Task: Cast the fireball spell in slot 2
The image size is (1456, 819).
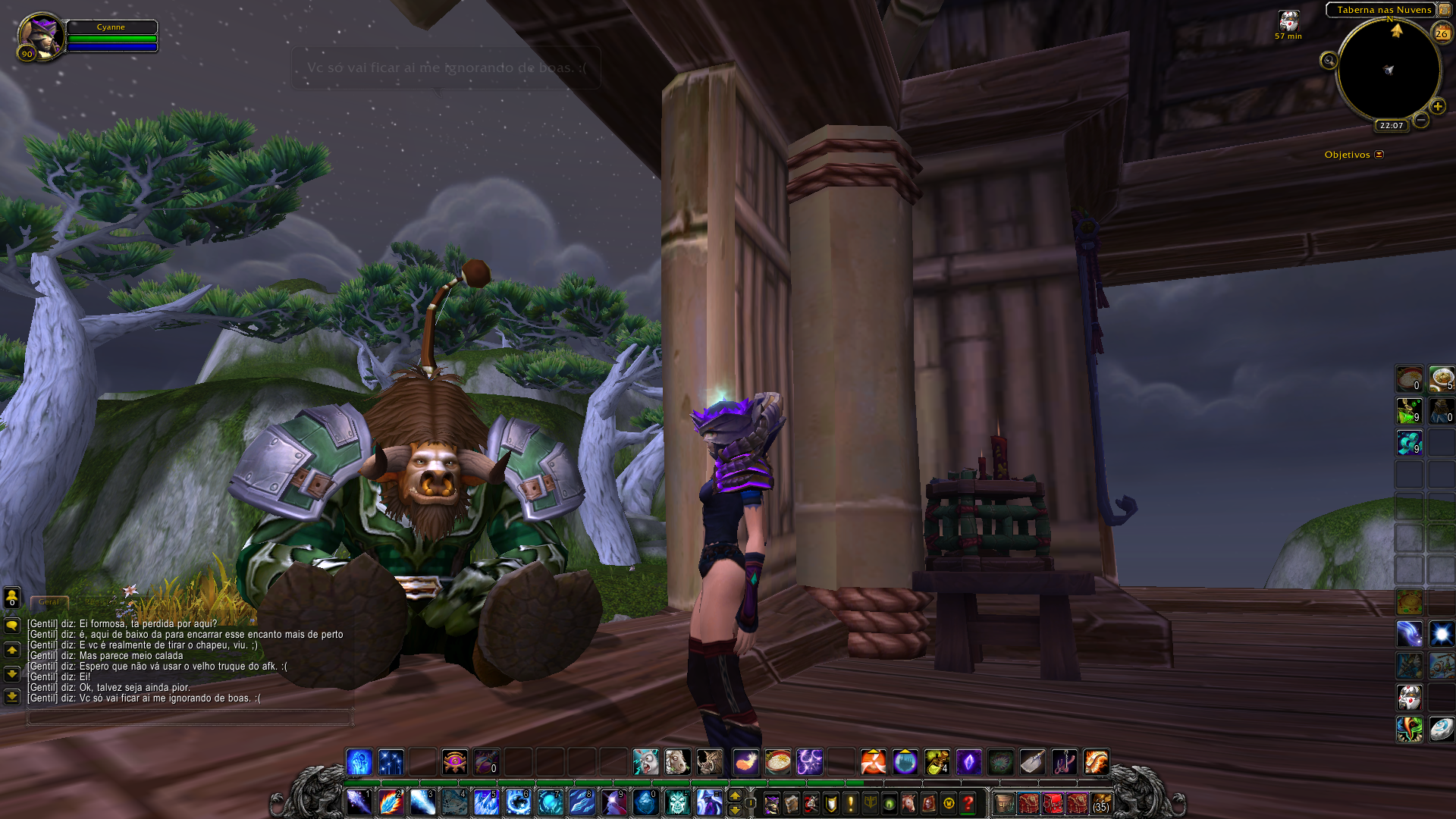Action: point(391,802)
